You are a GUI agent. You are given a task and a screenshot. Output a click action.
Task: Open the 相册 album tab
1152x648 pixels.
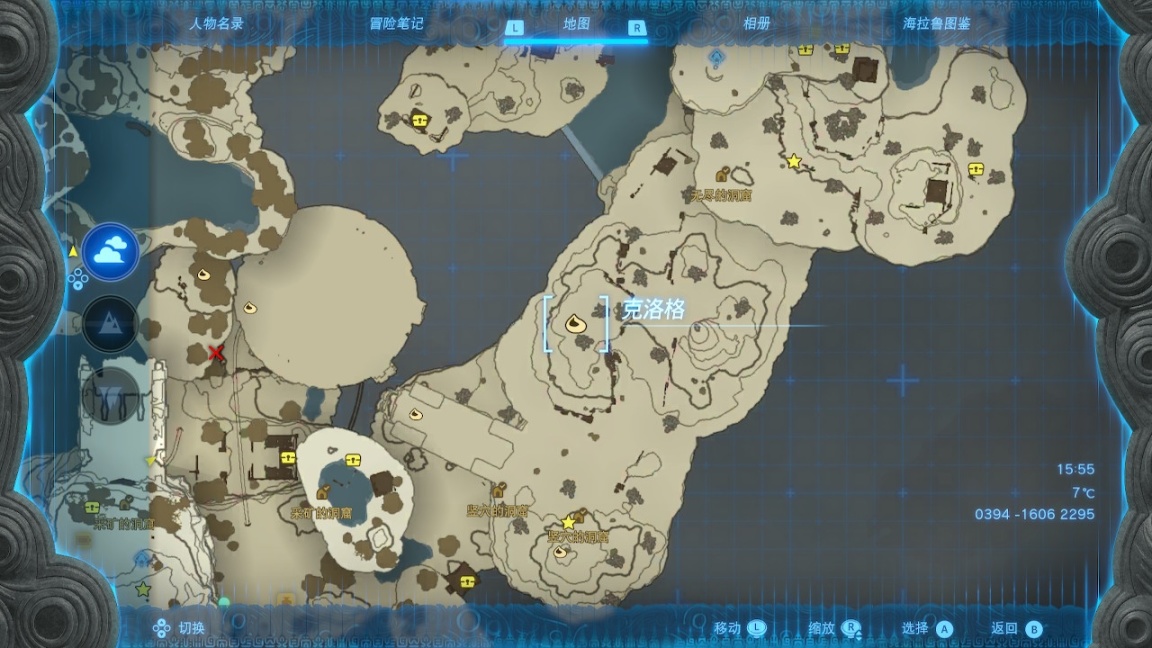tap(756, 24)
